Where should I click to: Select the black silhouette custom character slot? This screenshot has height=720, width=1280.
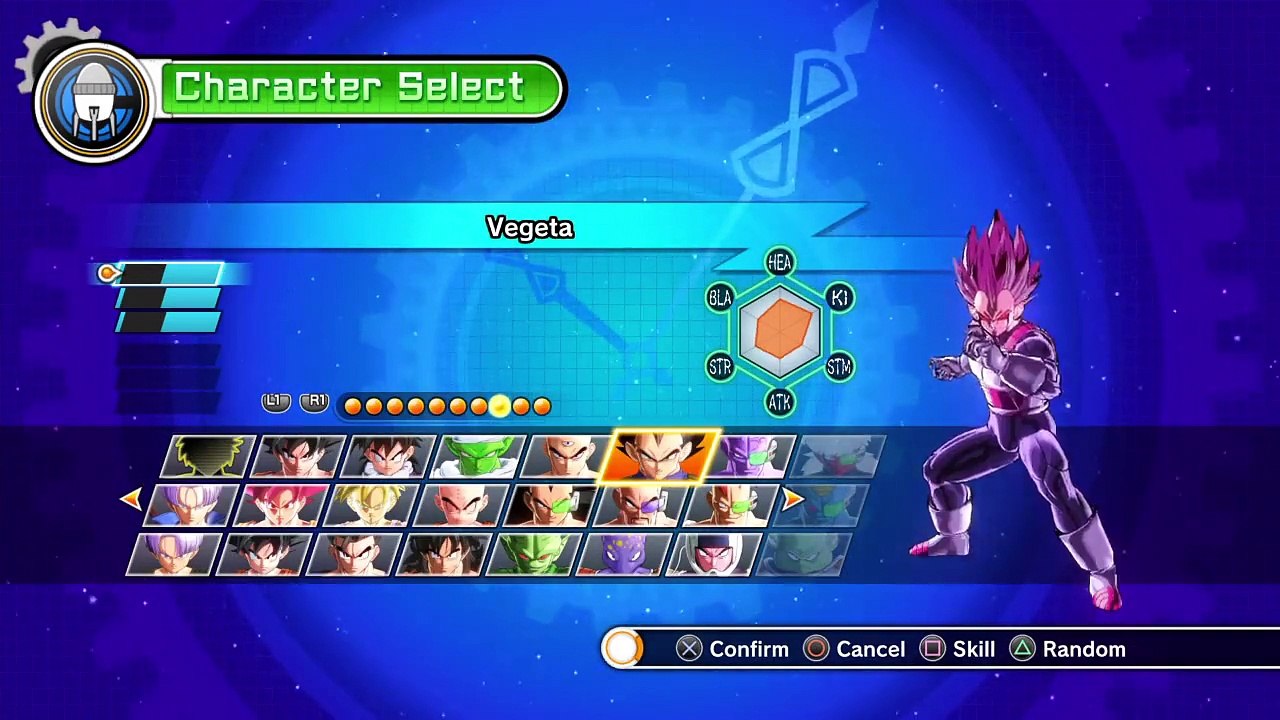click(212, 457)
